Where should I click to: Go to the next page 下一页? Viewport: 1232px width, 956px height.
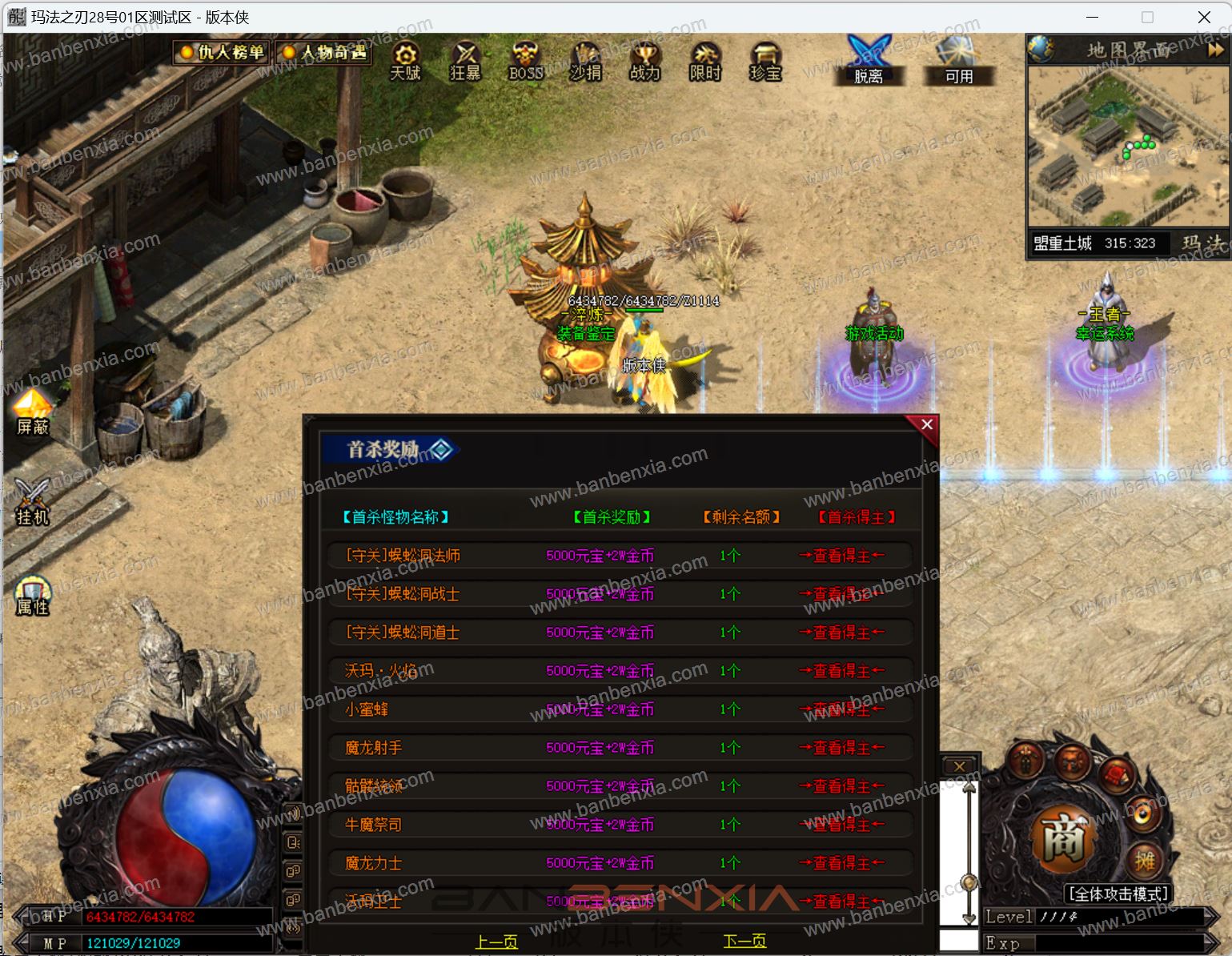click(x=744, y=942)
